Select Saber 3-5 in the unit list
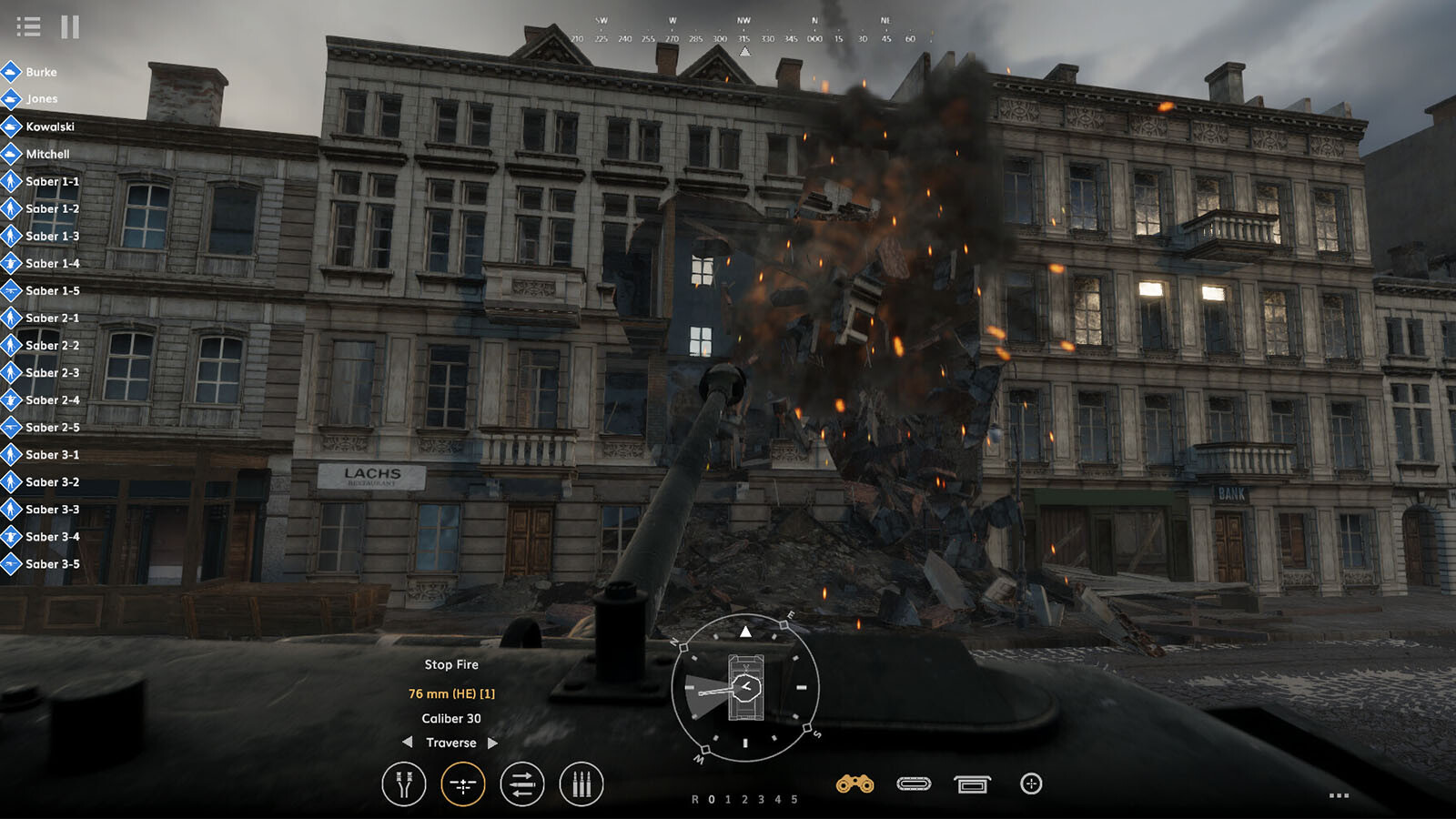The height and width of the screenshot is (819, 1456). click(51, 563)
